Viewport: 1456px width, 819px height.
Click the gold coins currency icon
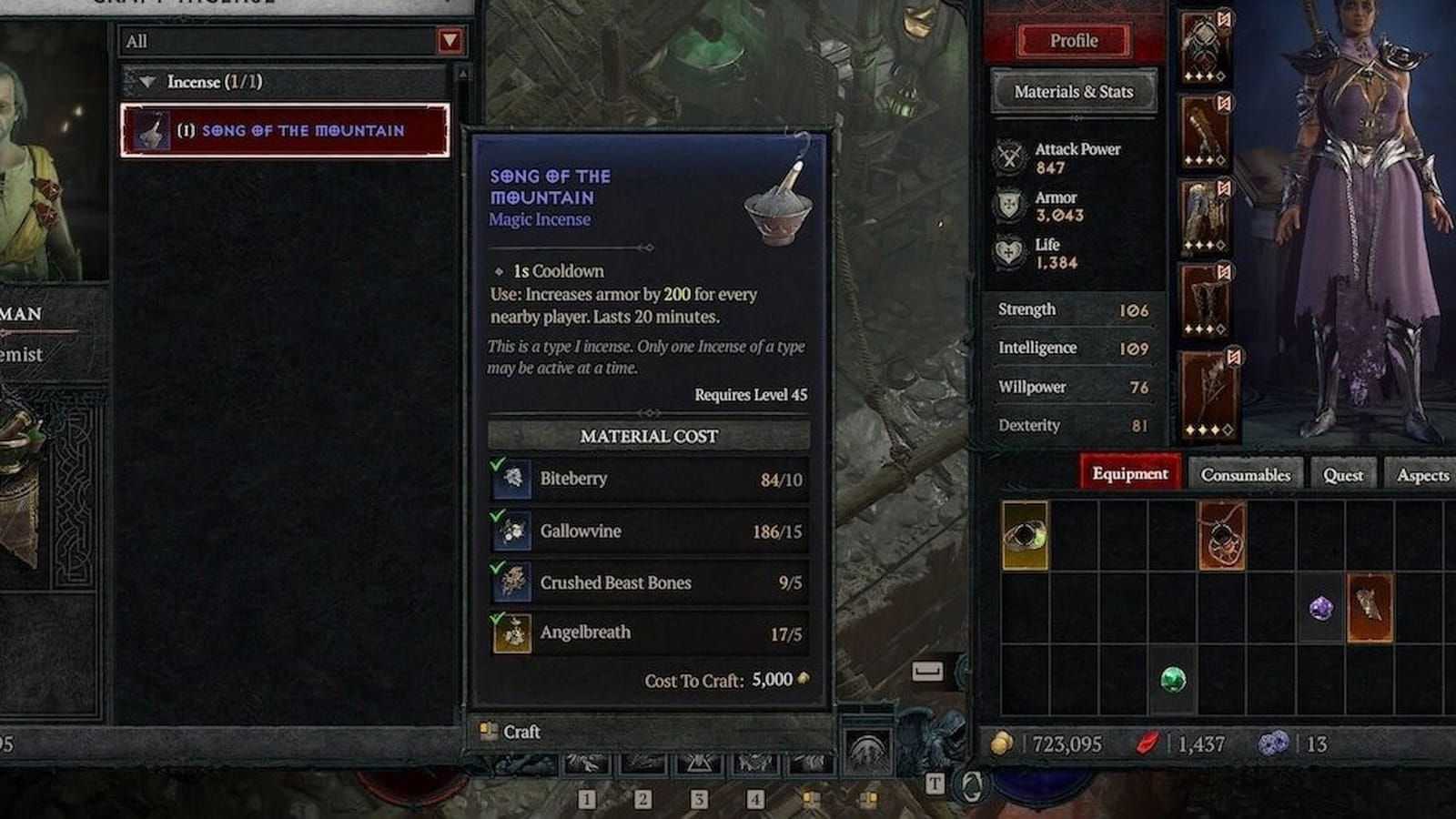[x=1001, y=743]
